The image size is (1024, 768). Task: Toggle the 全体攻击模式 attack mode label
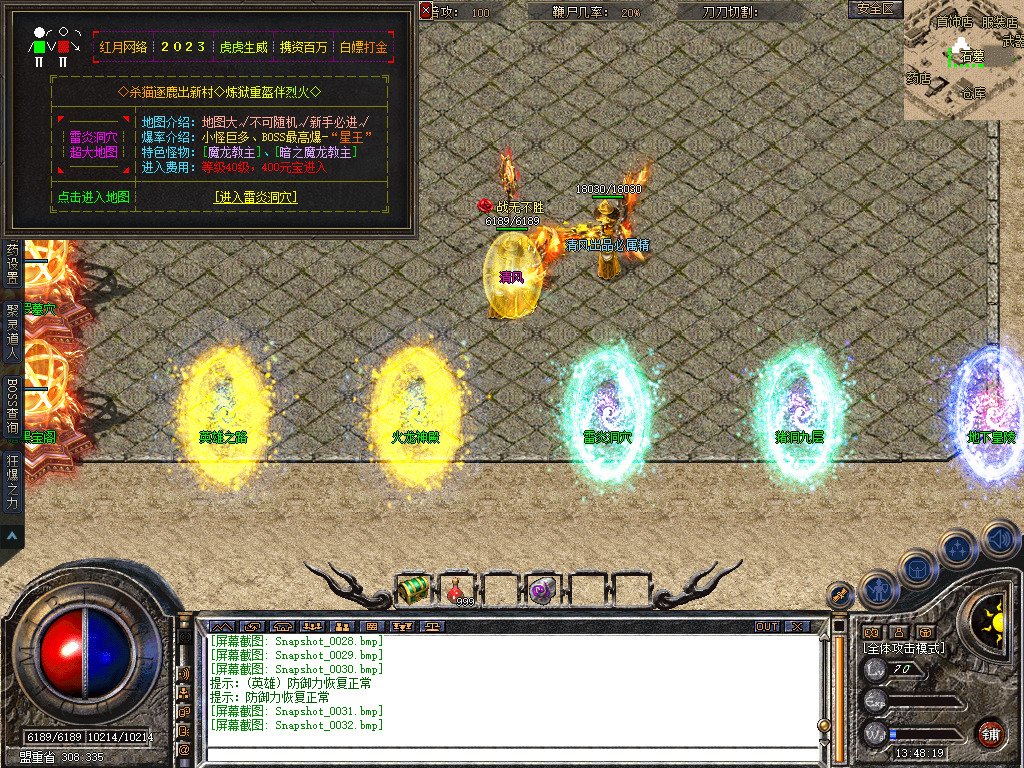point(904,648)
